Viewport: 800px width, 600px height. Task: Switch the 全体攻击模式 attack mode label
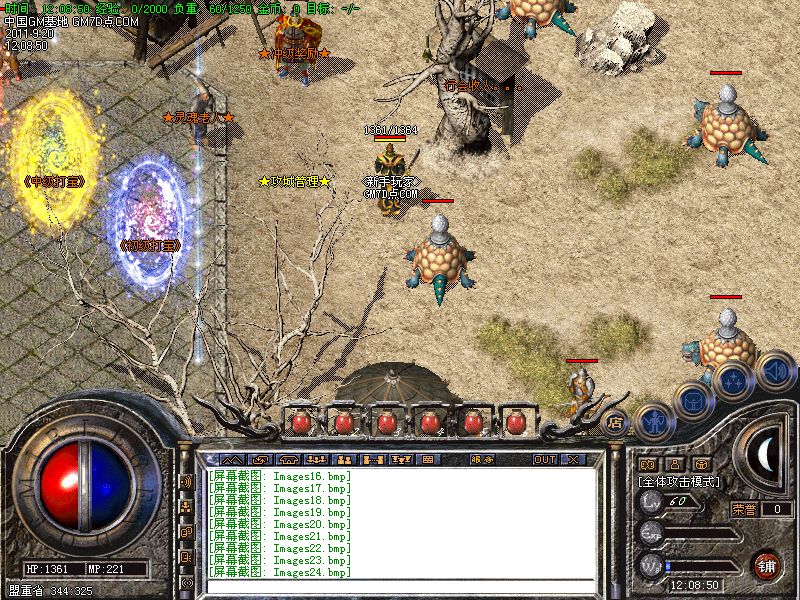(680, 481)
